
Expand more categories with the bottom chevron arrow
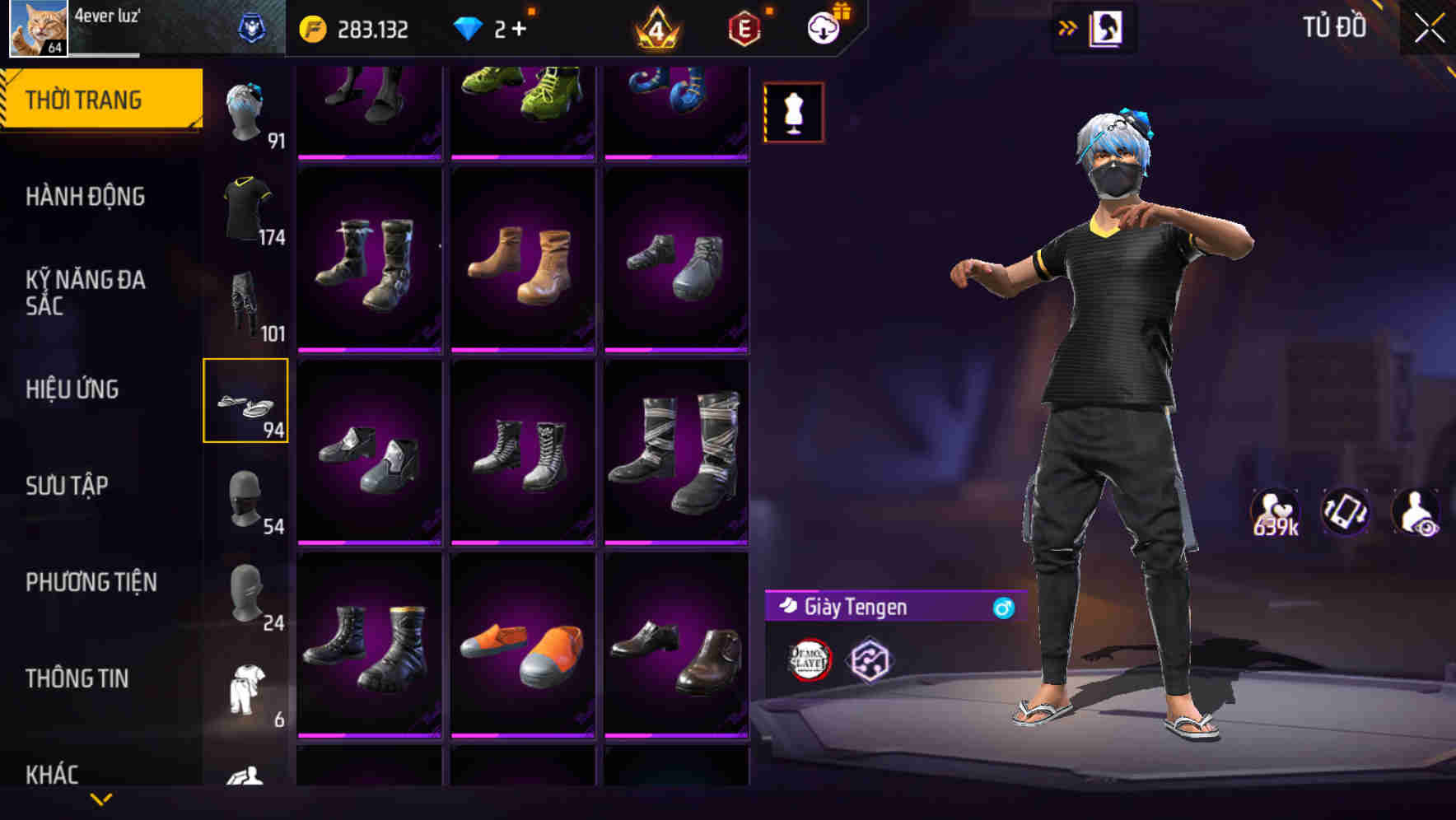(x=100, y=799)
